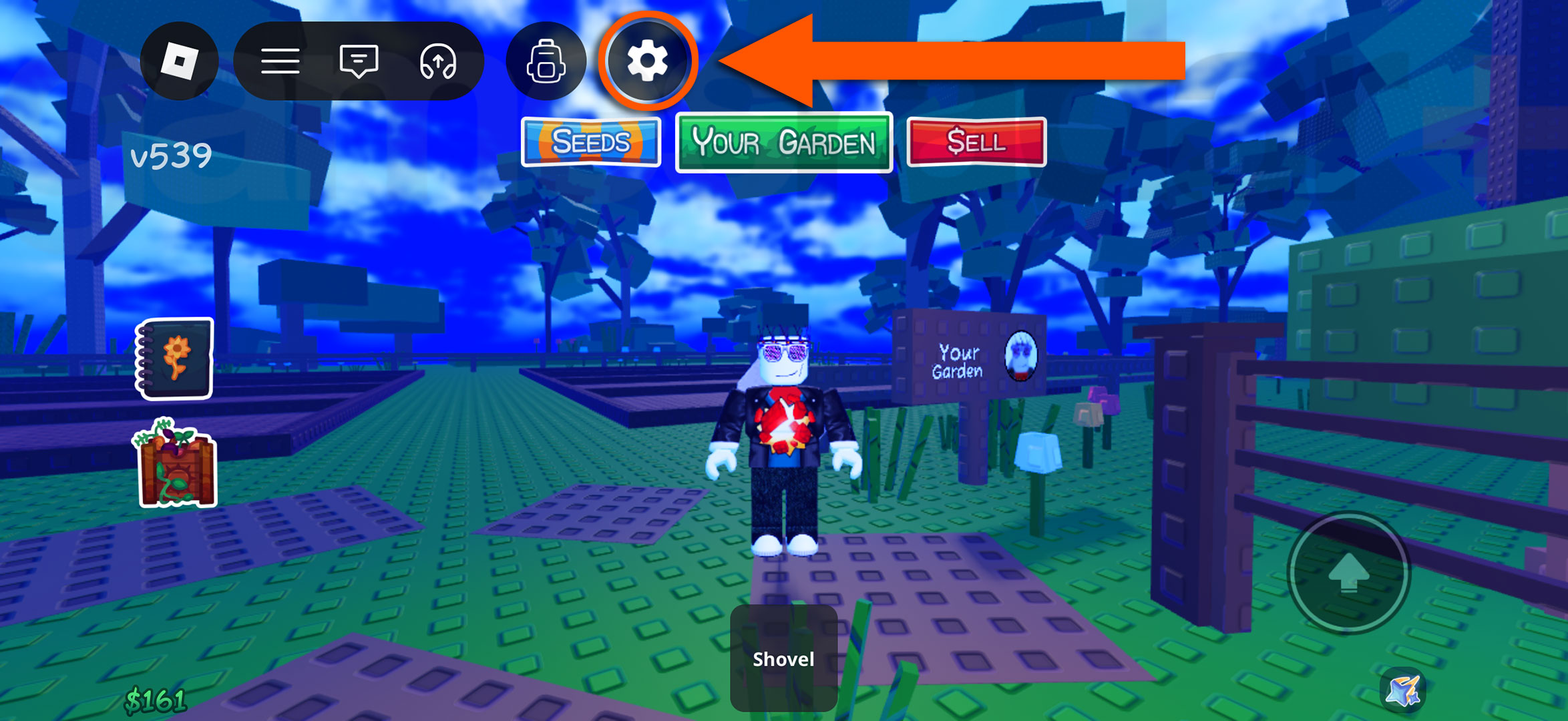Open the Seeds shop

coord(590,142)
